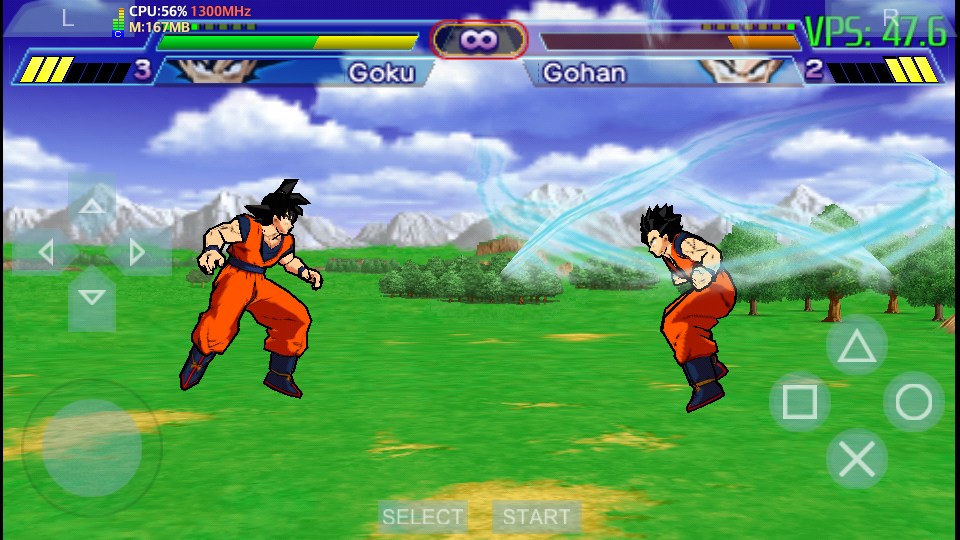Tap the D-pad left arrow
This screenshot has height=540, width=960.
click(46, 252)
